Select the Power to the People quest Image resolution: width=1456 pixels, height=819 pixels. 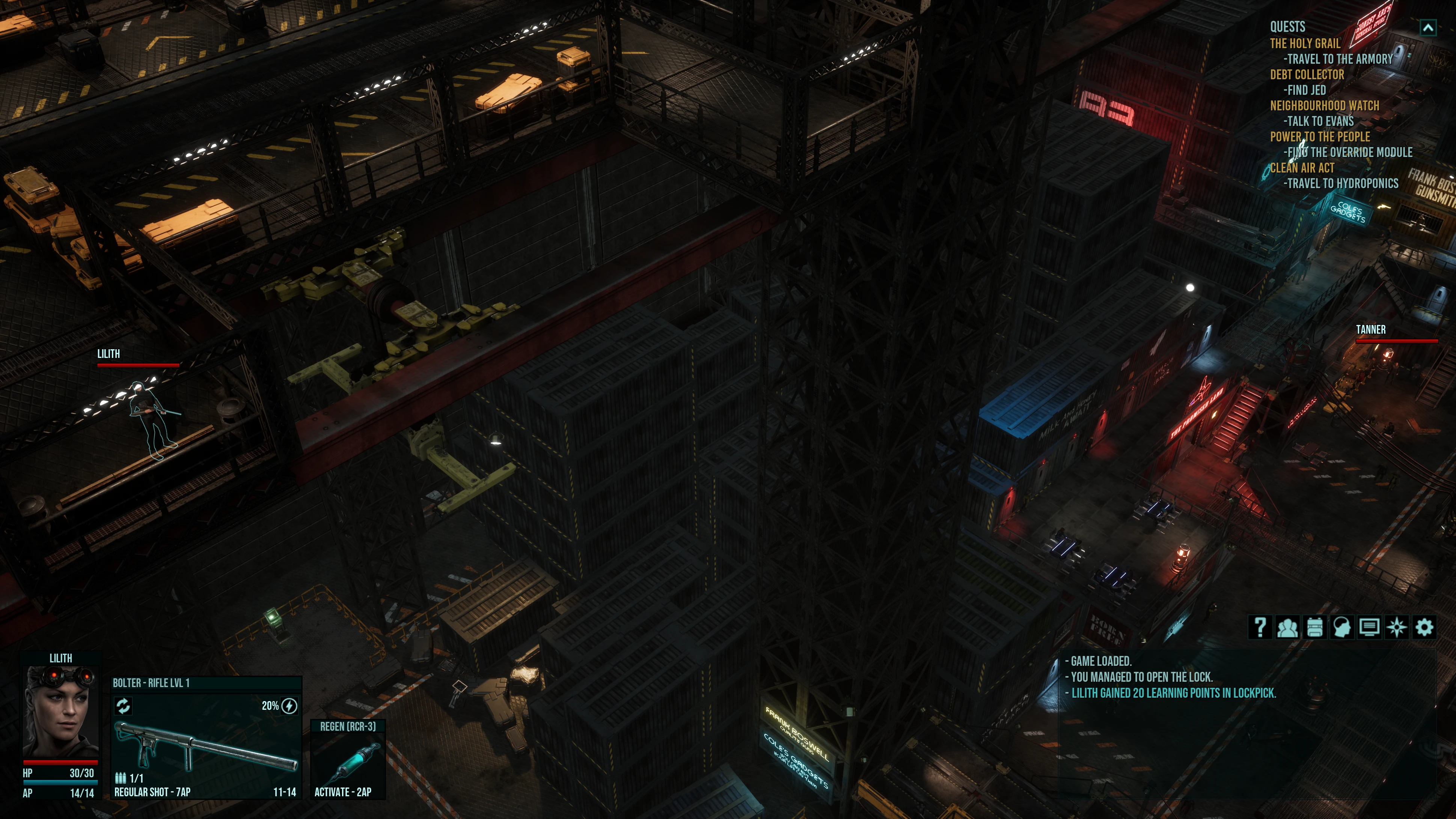tap(1320, 137)
